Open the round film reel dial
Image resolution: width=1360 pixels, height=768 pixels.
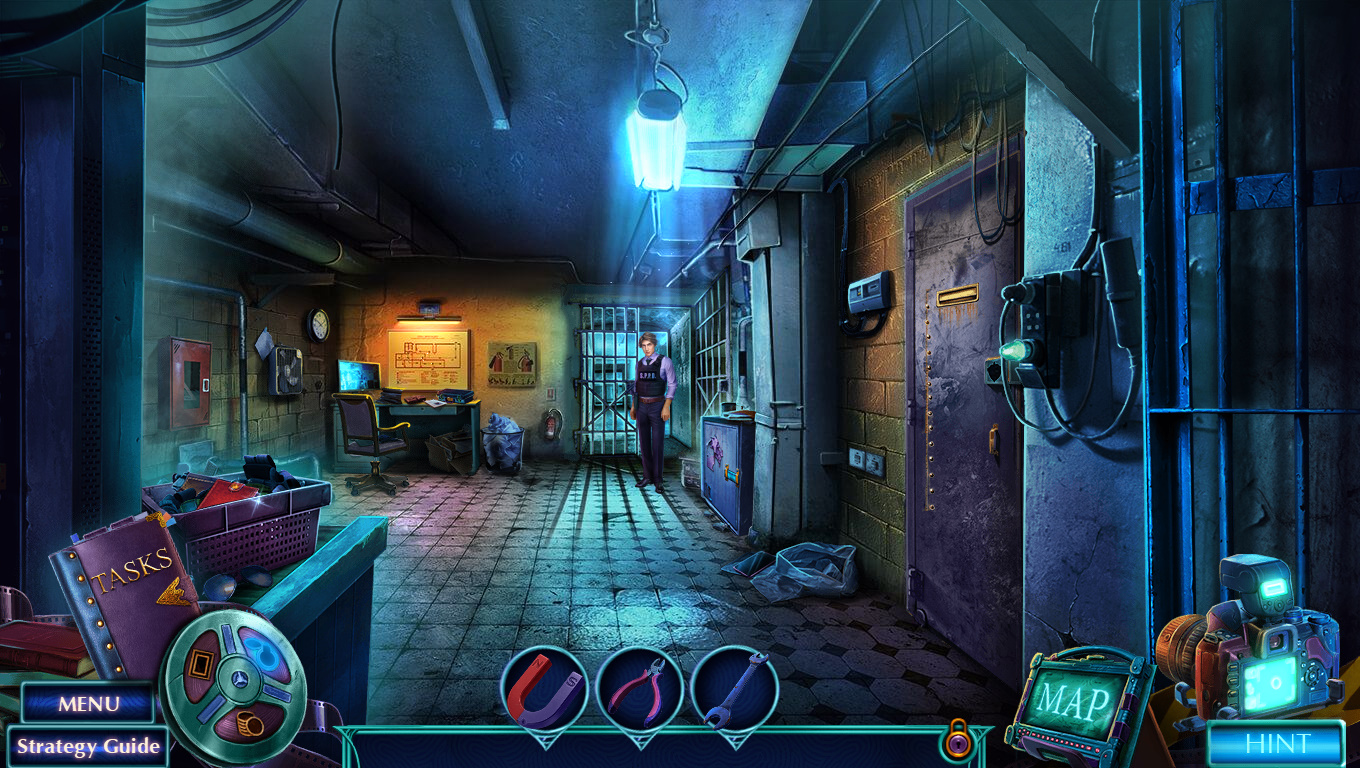[234, 674]
